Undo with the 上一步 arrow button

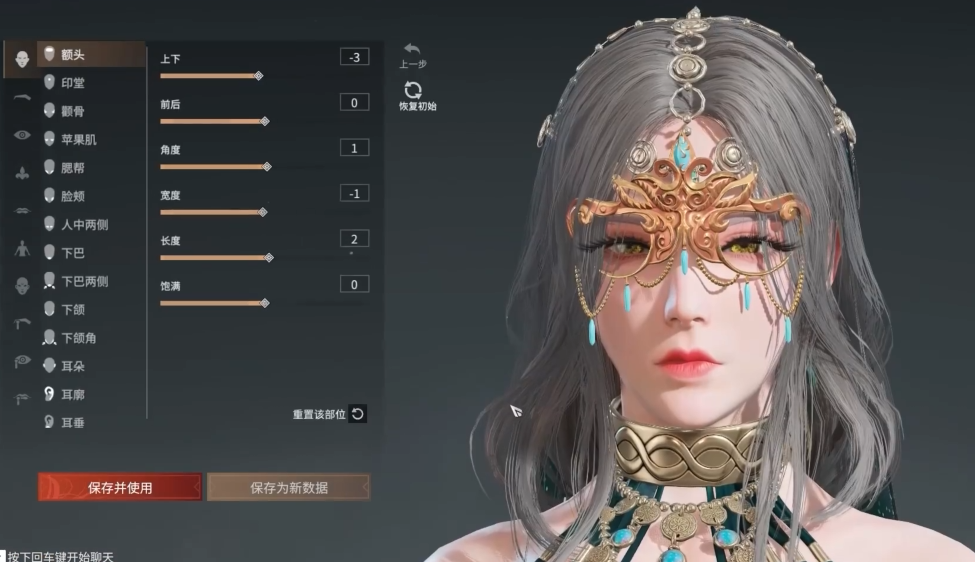(412, 50)
